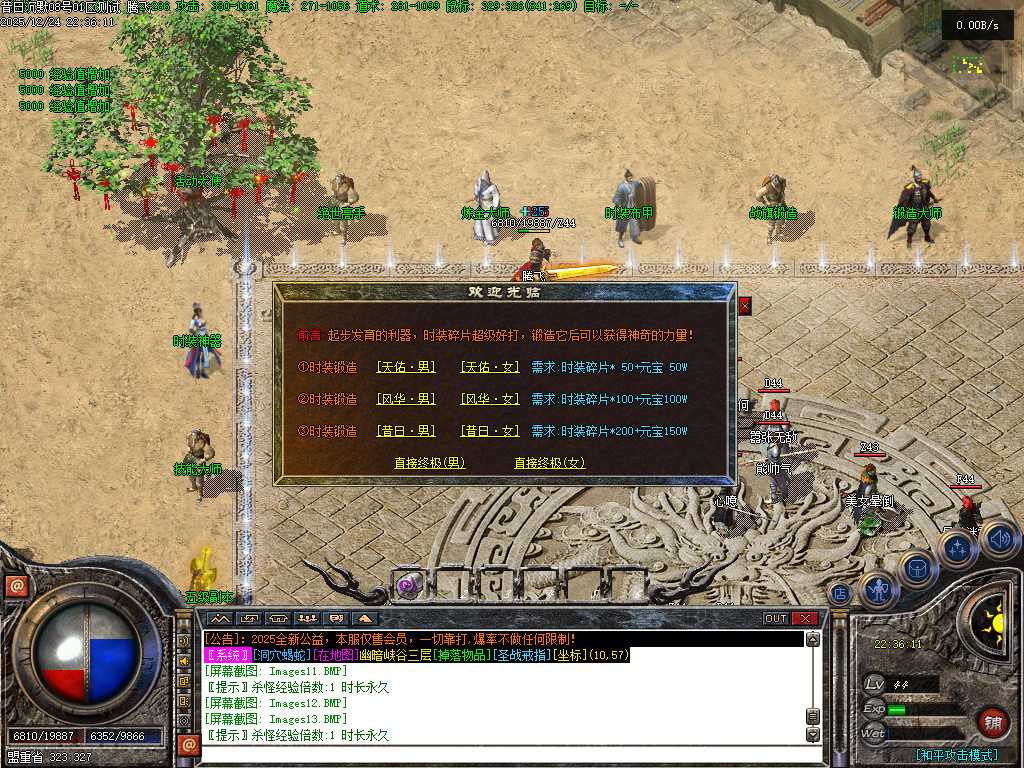This screenshot has height=768, width=1024.
Task: Choose the 天佑·女 costume forging option
Action: pyautogui.click(x=490, y=367)
